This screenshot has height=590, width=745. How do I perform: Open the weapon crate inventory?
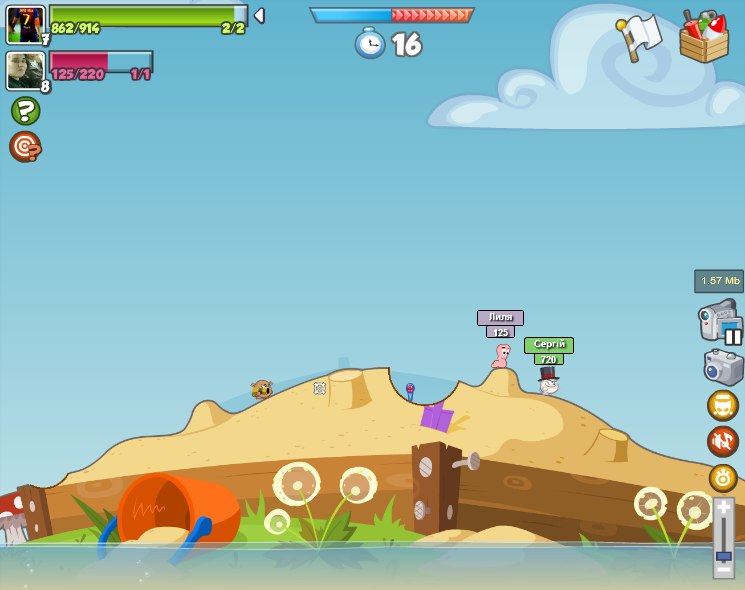[x=703, y=37]
